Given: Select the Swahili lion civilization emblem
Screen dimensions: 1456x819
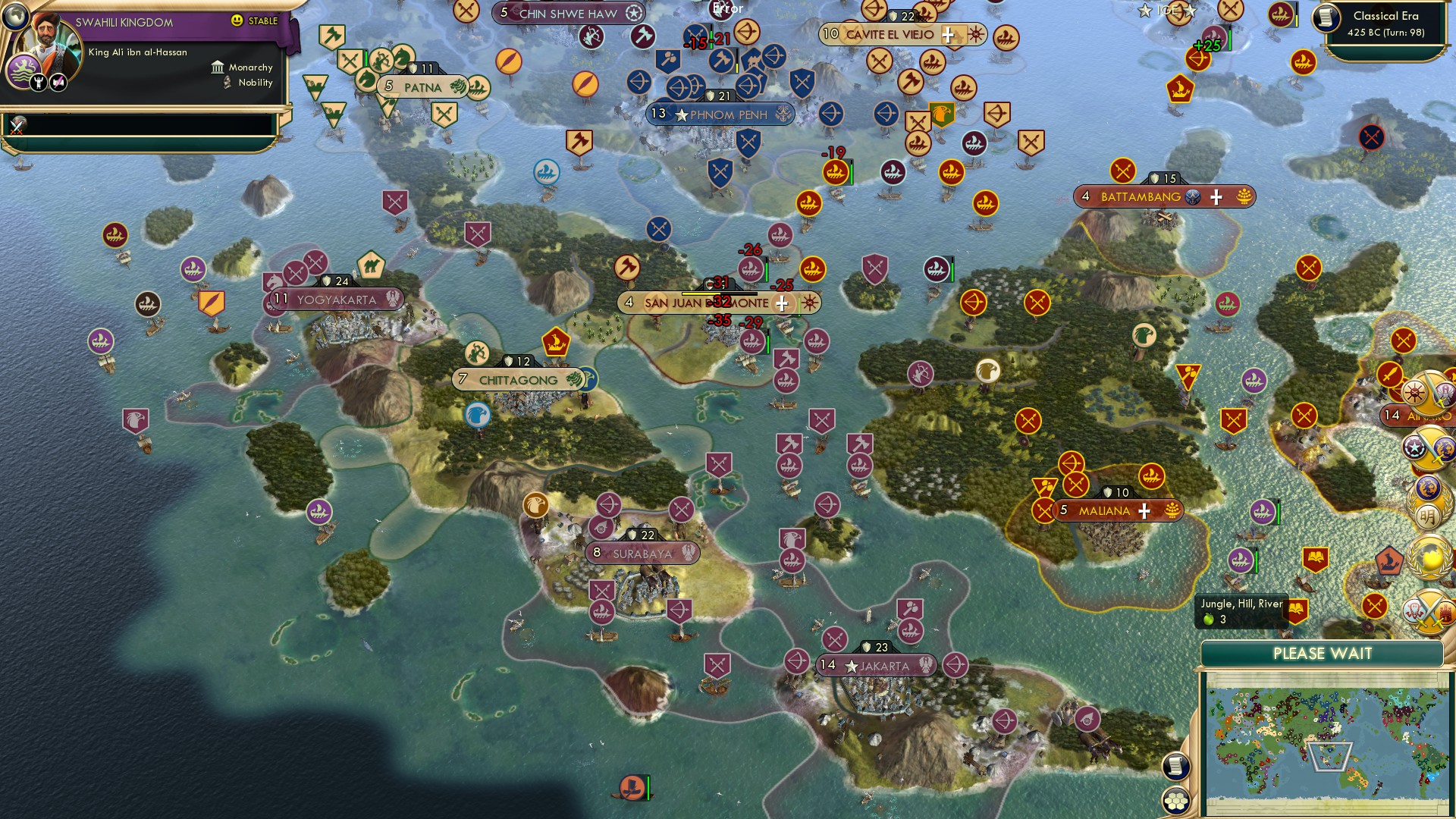Looking at the screenshot, I should [22, 71].
